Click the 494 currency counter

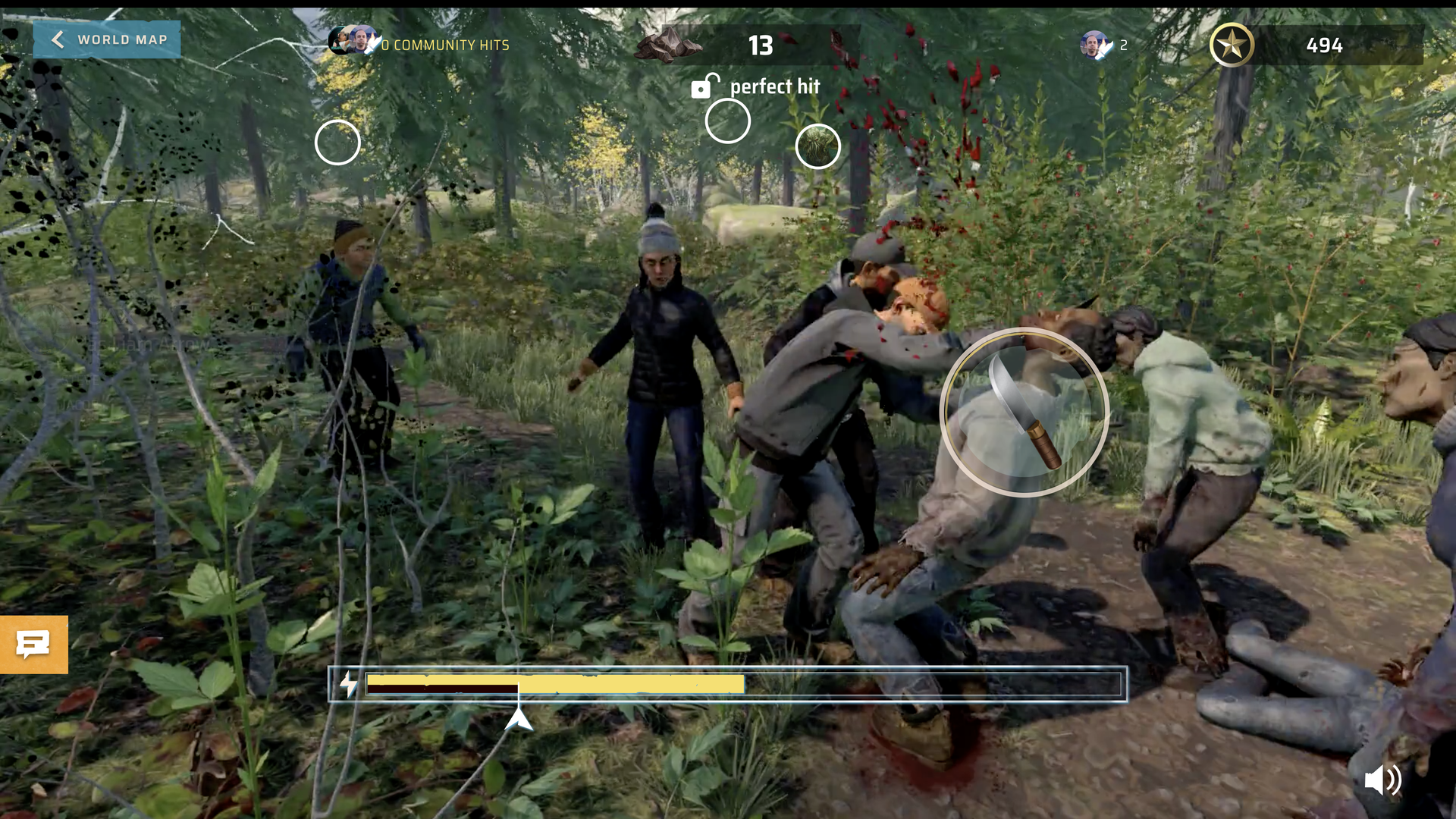click(x=1323, y=45)
